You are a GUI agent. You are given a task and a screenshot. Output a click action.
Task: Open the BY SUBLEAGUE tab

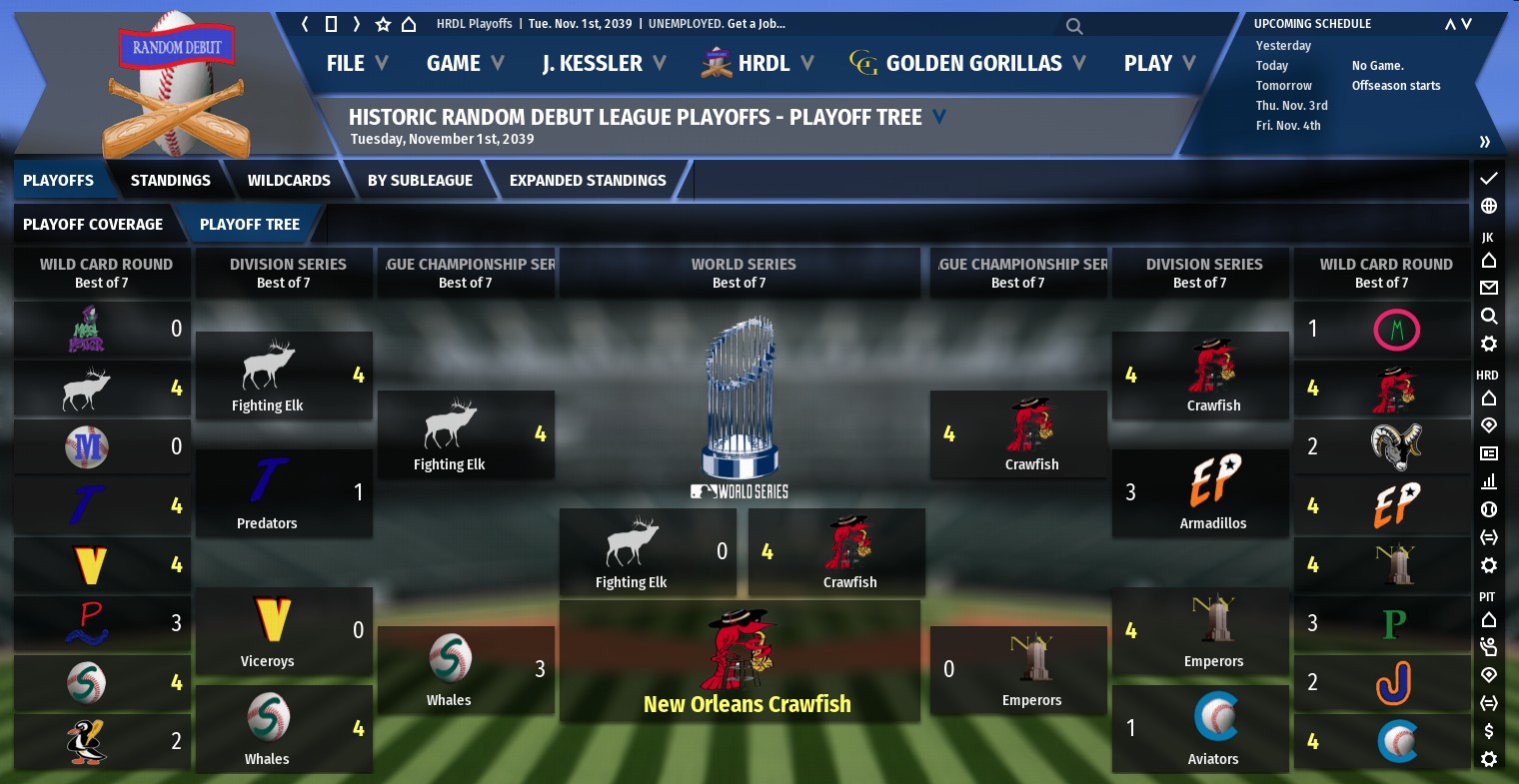tap(420, 180)
